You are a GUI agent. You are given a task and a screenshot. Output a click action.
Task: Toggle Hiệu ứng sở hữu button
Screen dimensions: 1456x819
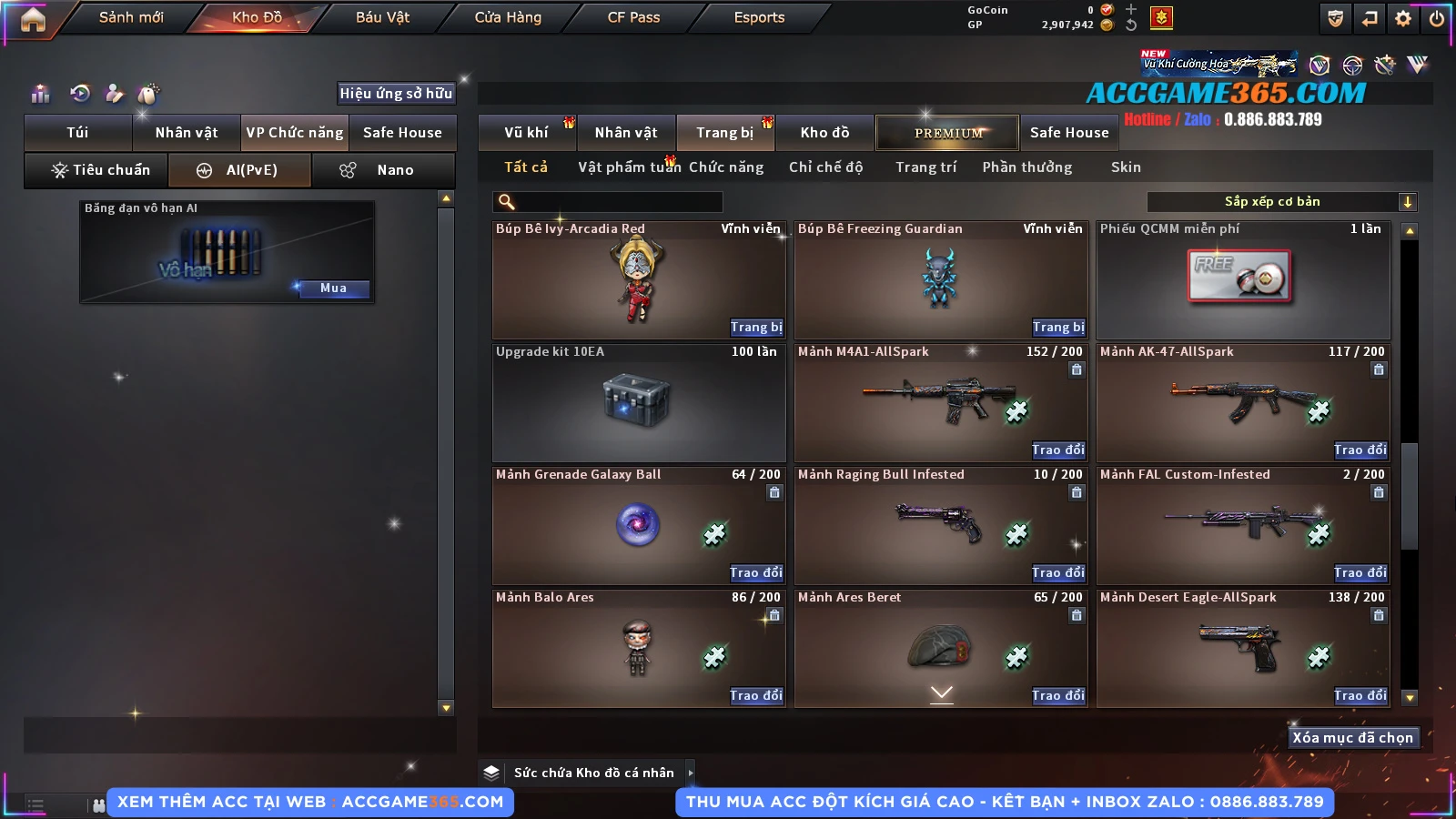click(x=396, y=93)
